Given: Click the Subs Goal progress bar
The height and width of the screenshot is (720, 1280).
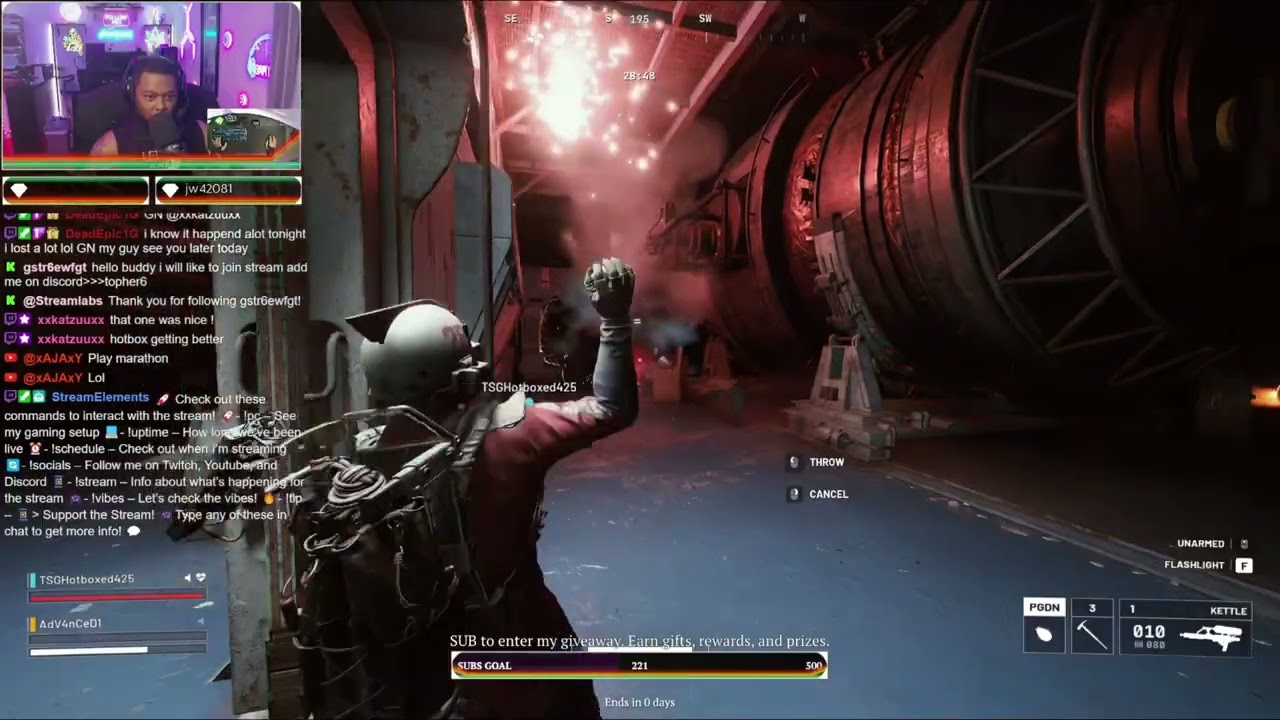Looking at the screenshot, I should pos(639,665).
